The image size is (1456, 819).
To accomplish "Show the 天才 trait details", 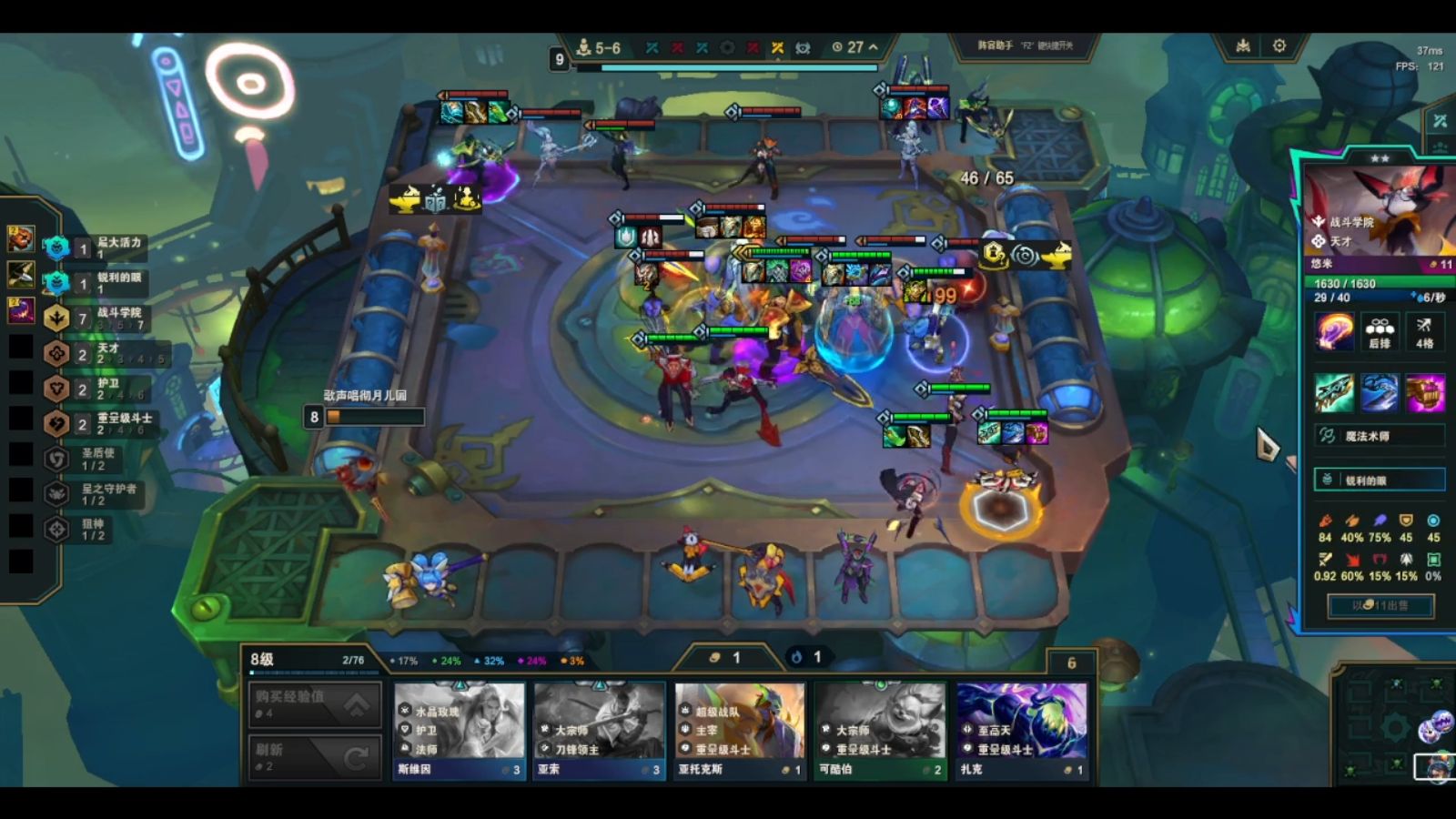I will coord(100,353).
